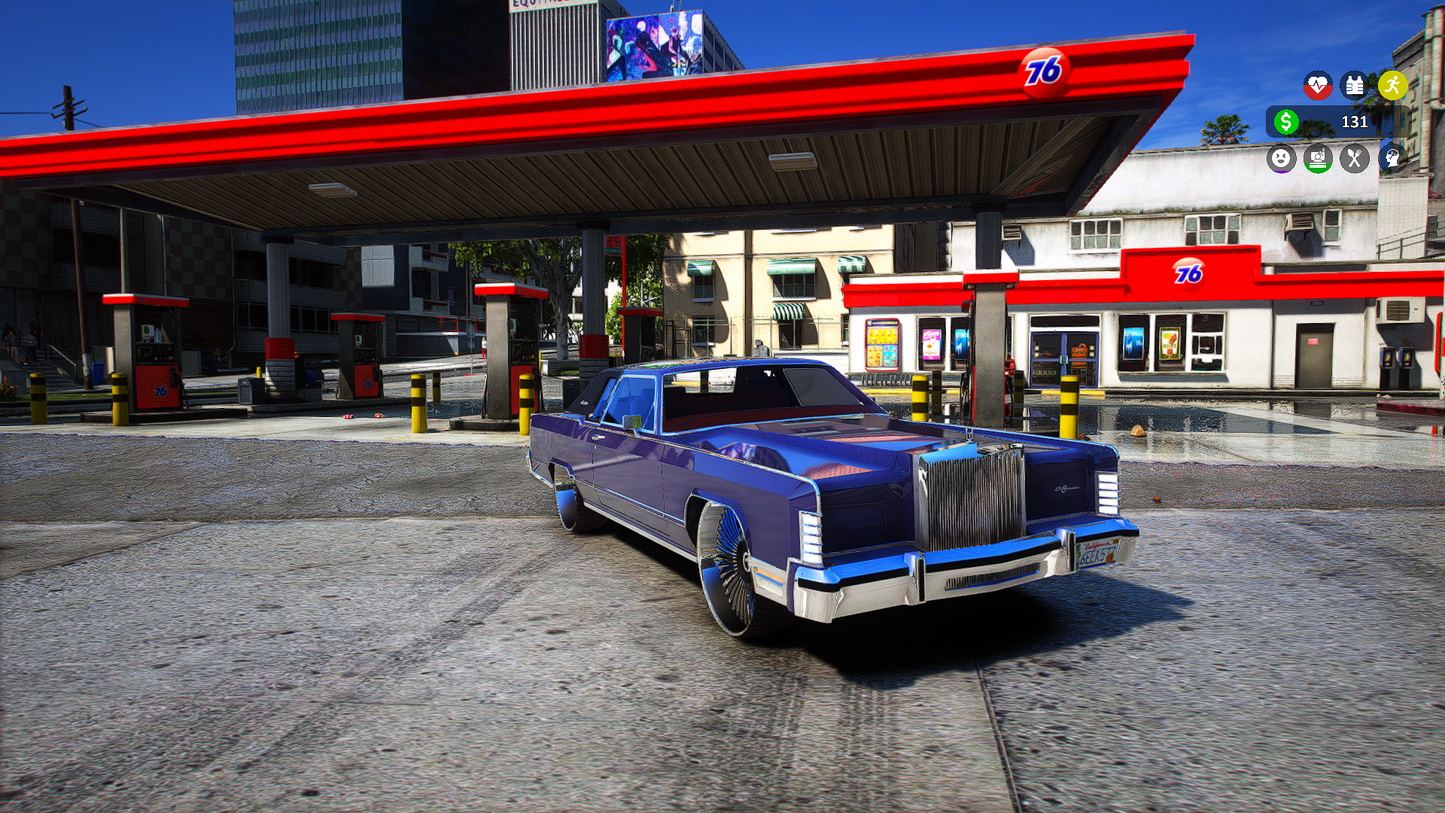The height and width of the screenshot is (813, 1445).
Task: Click the thirst drink status icon
Action: [1317, 158]
